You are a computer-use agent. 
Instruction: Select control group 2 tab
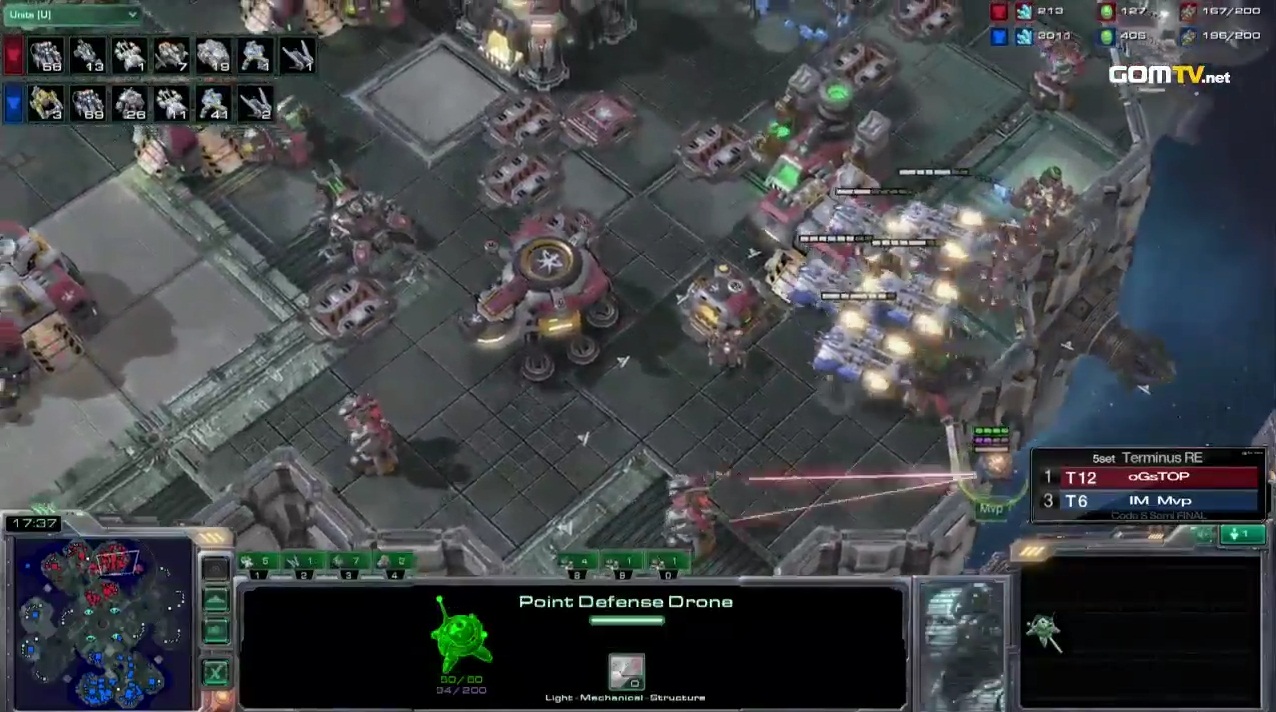click(x=304, y=564)
